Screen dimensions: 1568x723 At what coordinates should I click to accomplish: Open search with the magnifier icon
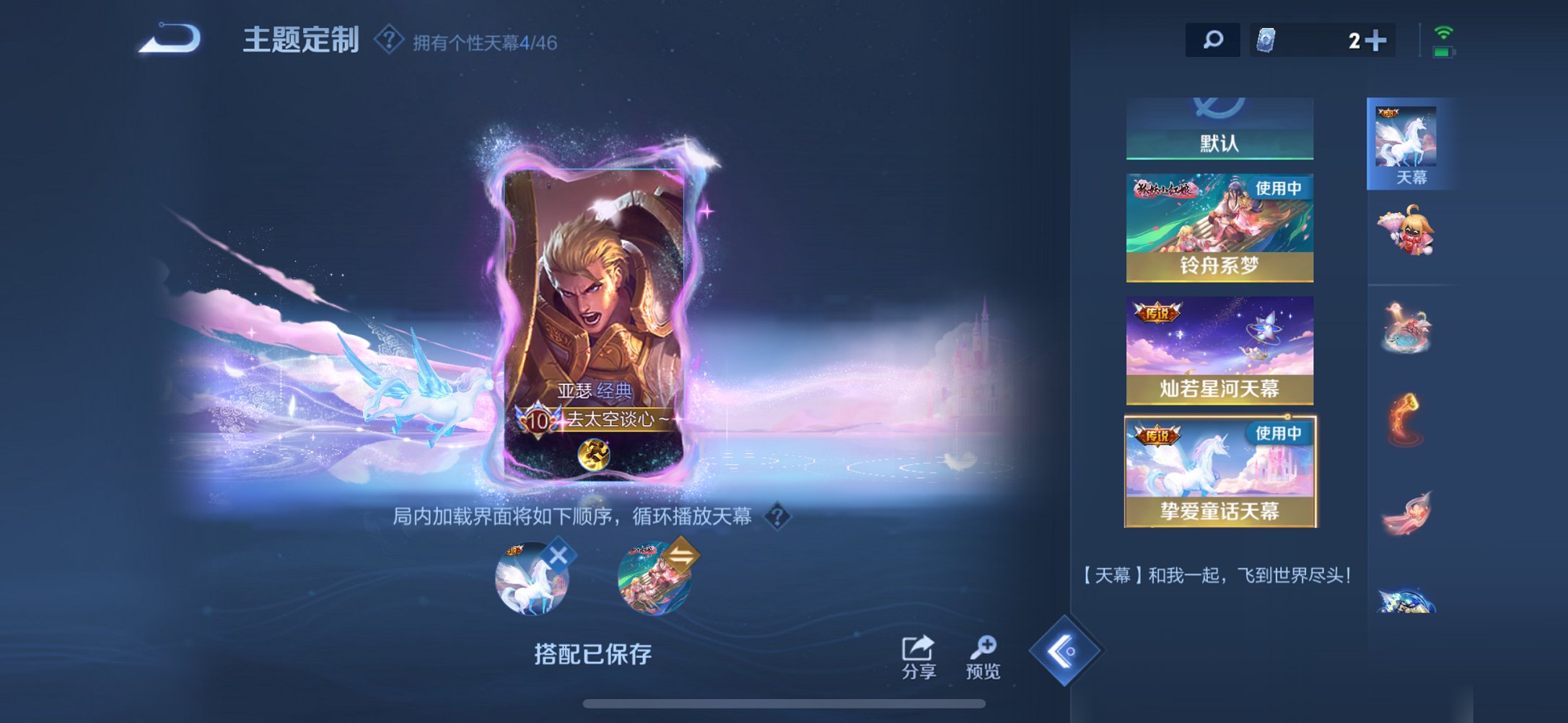click(1212, 40)
